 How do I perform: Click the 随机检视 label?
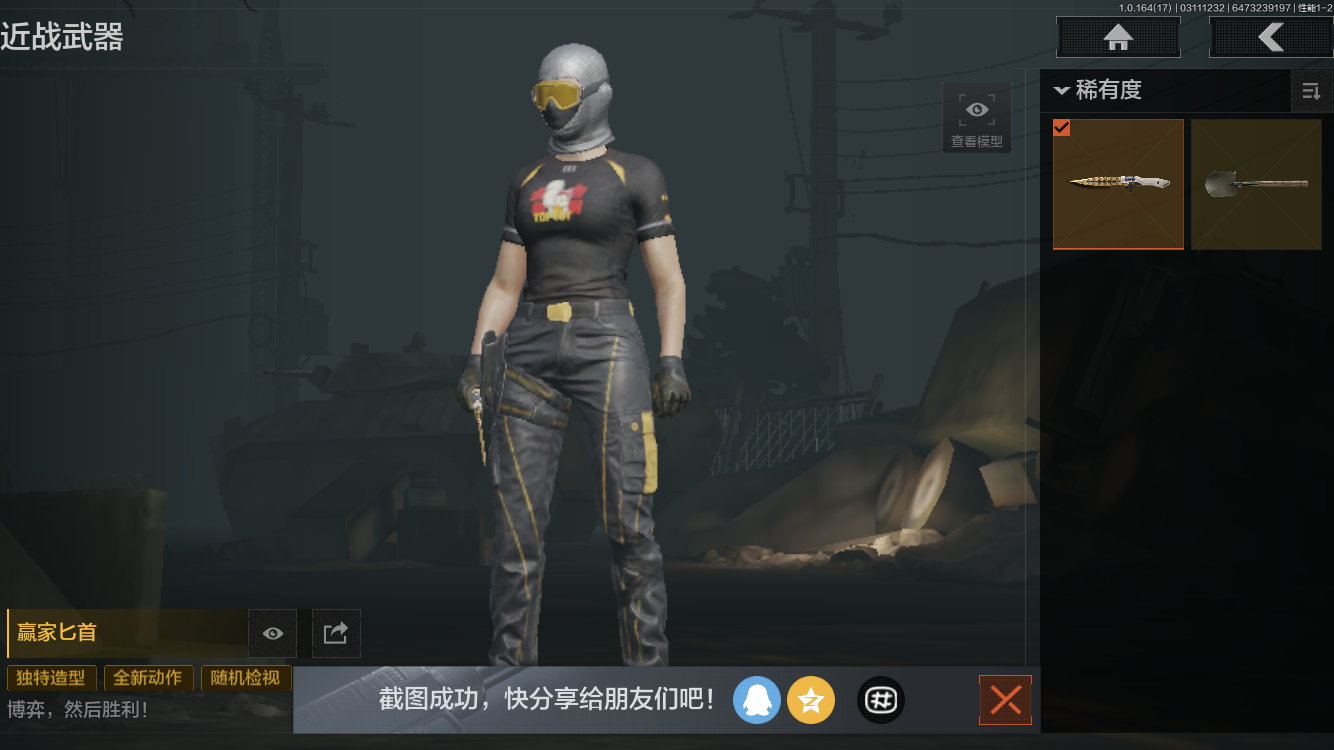click(x=246, y=678)
